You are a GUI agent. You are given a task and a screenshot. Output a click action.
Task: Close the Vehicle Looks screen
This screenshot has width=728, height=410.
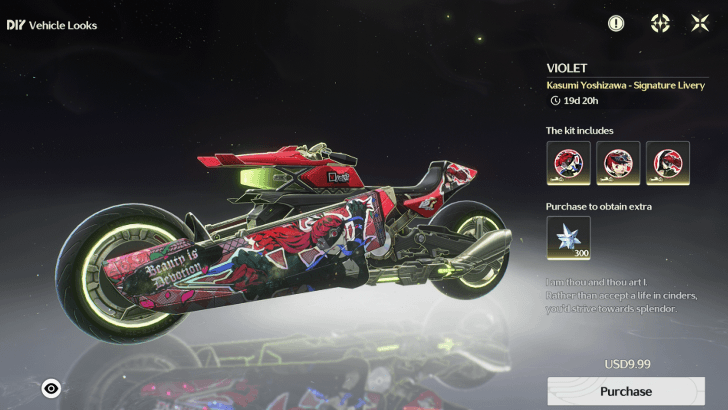click(700, 23)
